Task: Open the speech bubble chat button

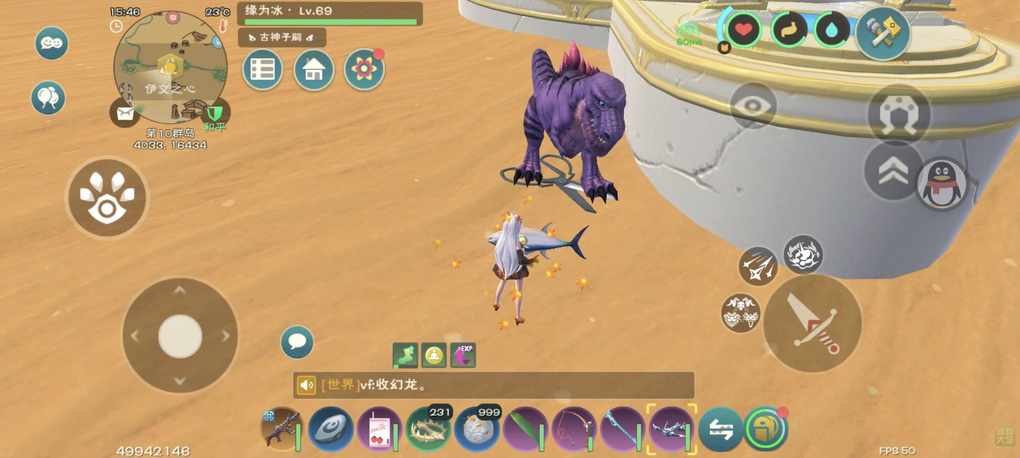Action: pos(297,343)
